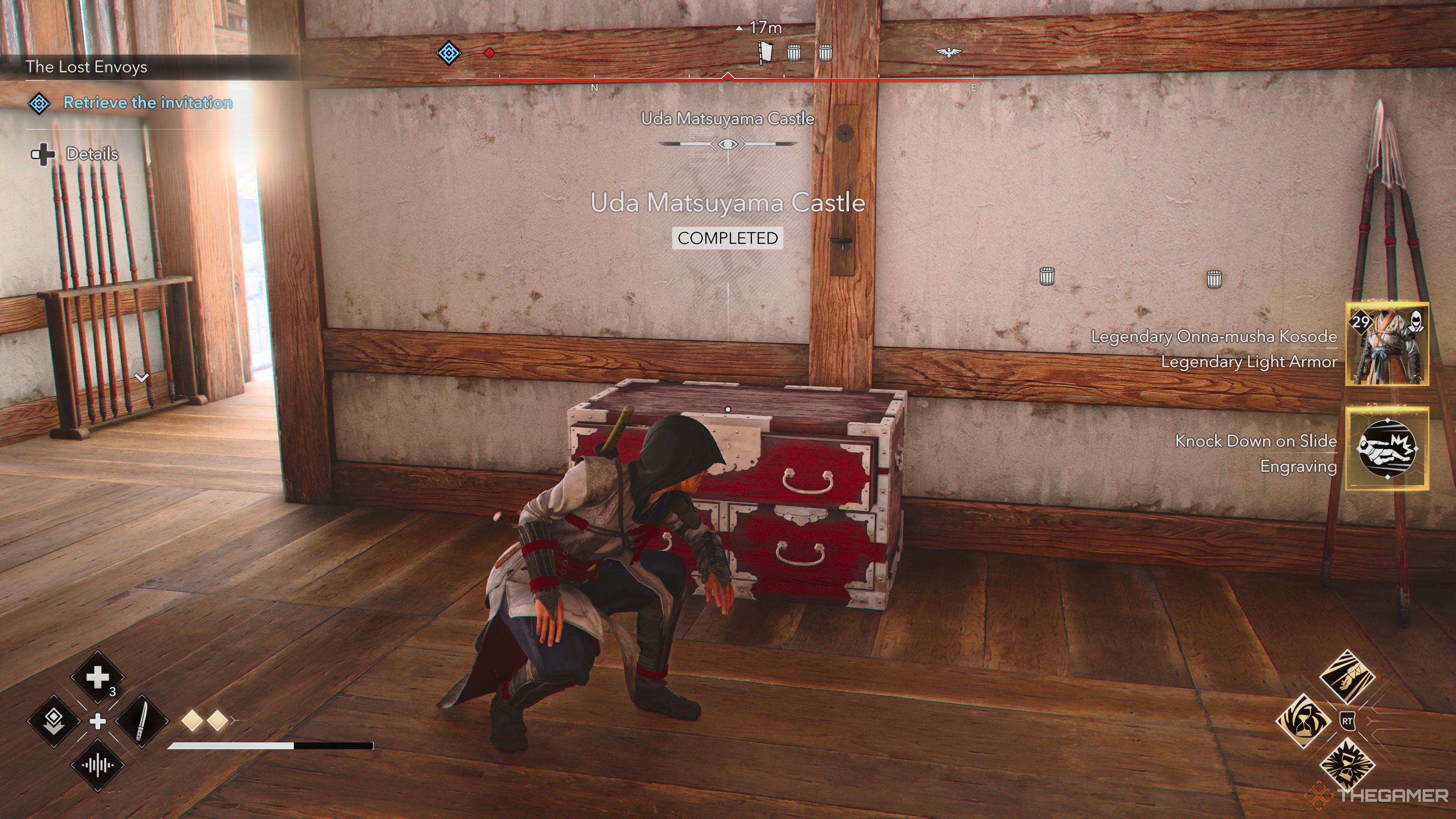Select the red diamond enemy marker on compass
The image size is (1456, 819).
[x=490, y=53]
